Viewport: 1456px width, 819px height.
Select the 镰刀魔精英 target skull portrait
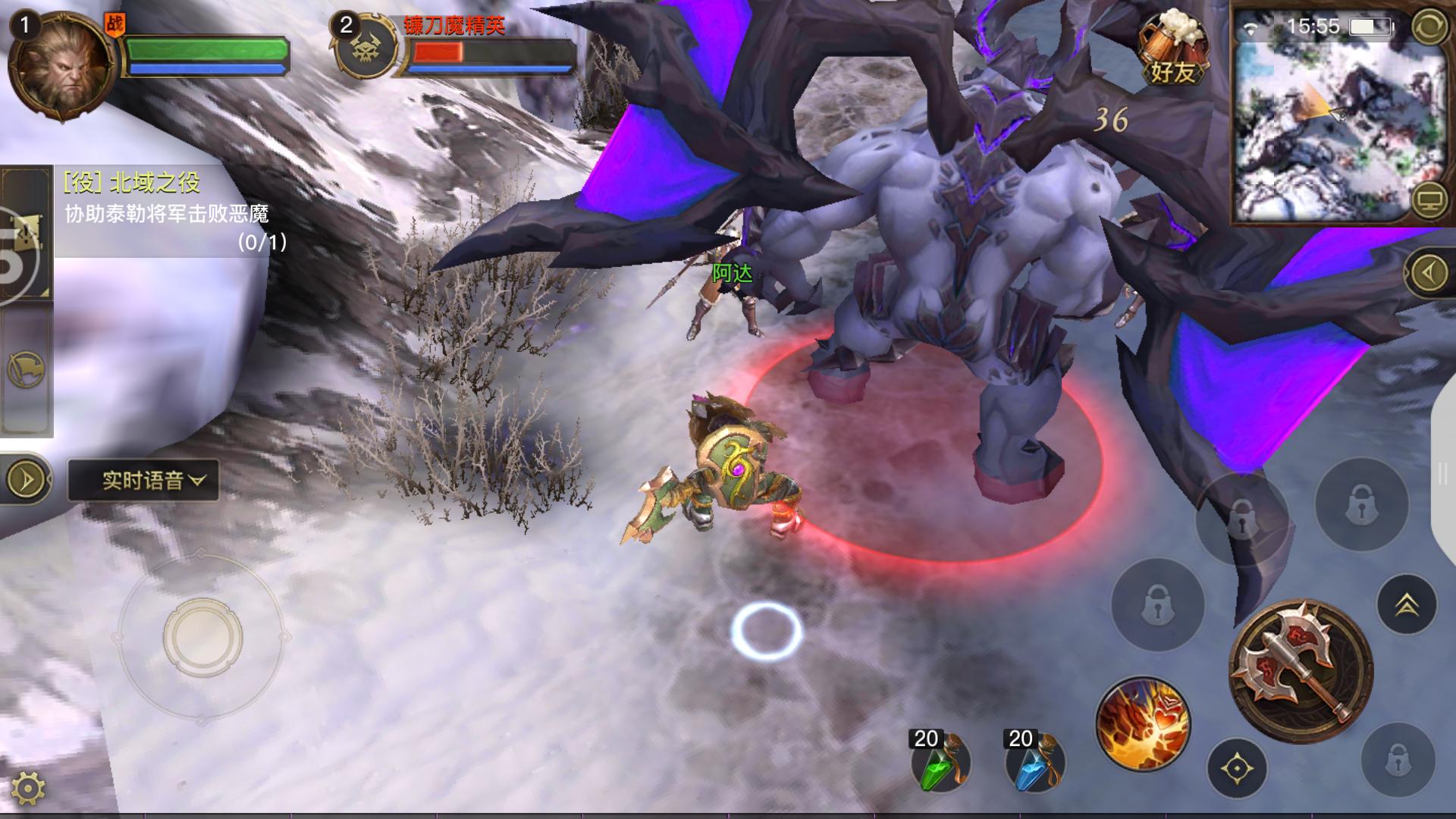(x=366, y=47)
